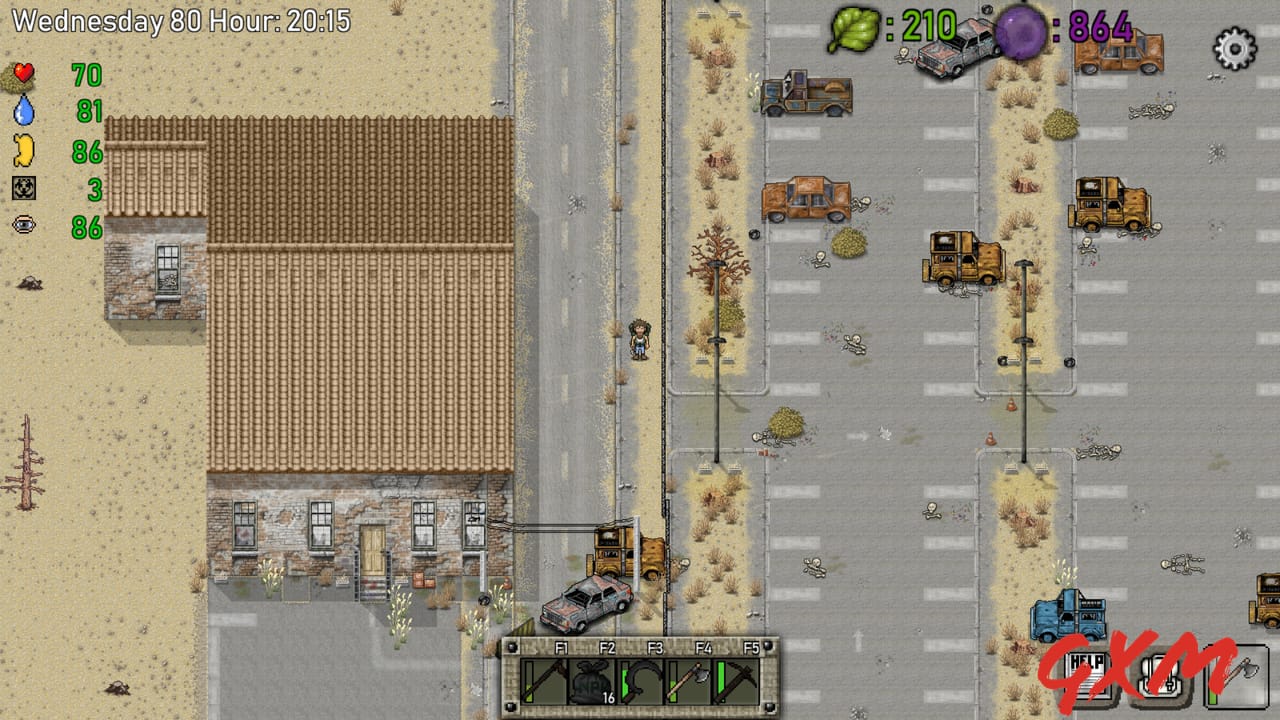1280x720 pixels.
Task: Check the heart health stat icon
Action: point(24,73)
